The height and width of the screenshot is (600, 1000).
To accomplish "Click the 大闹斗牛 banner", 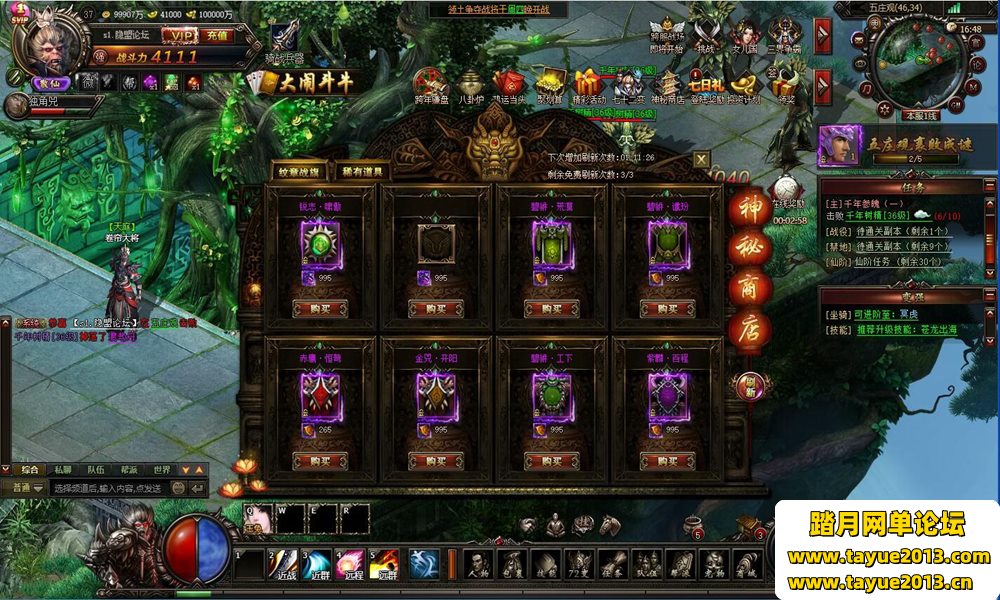I will (315, 83).
